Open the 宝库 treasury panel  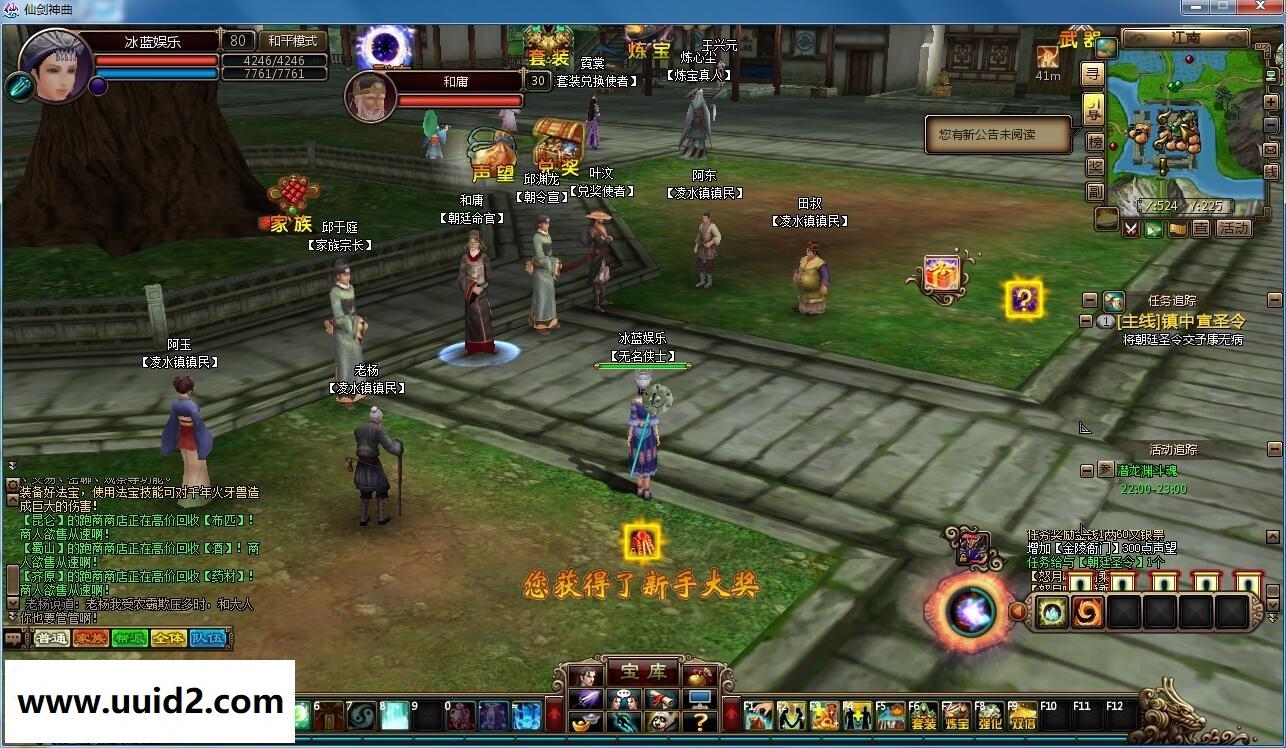tap(643, 671)
